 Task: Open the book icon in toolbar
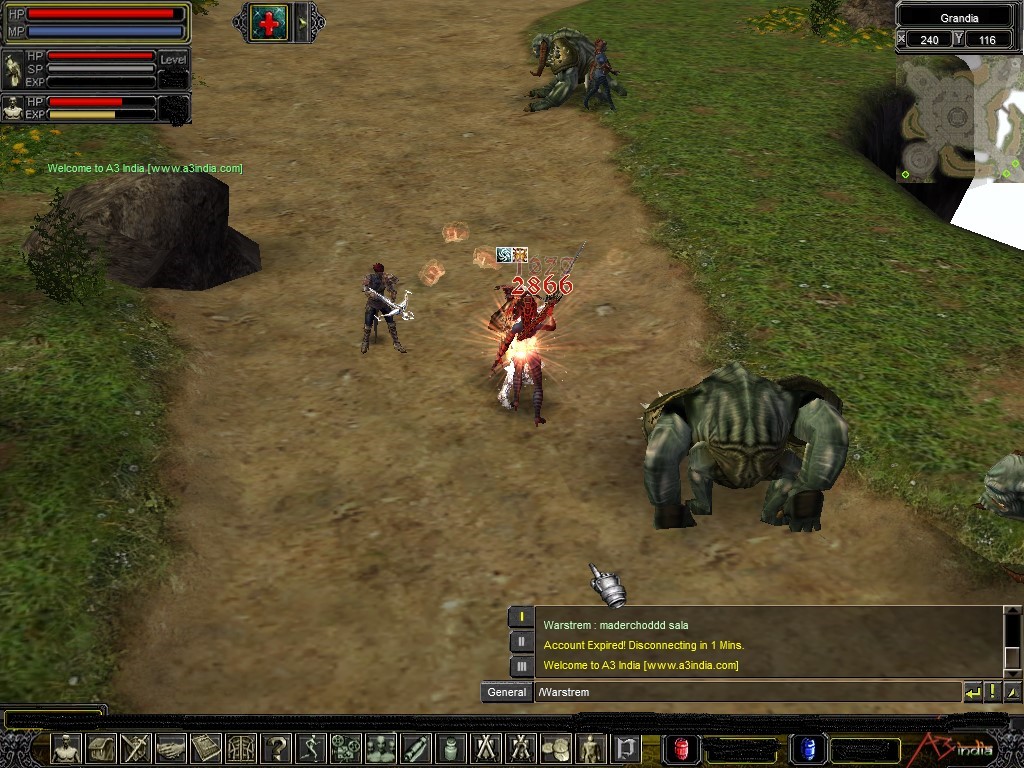[206, 748]
